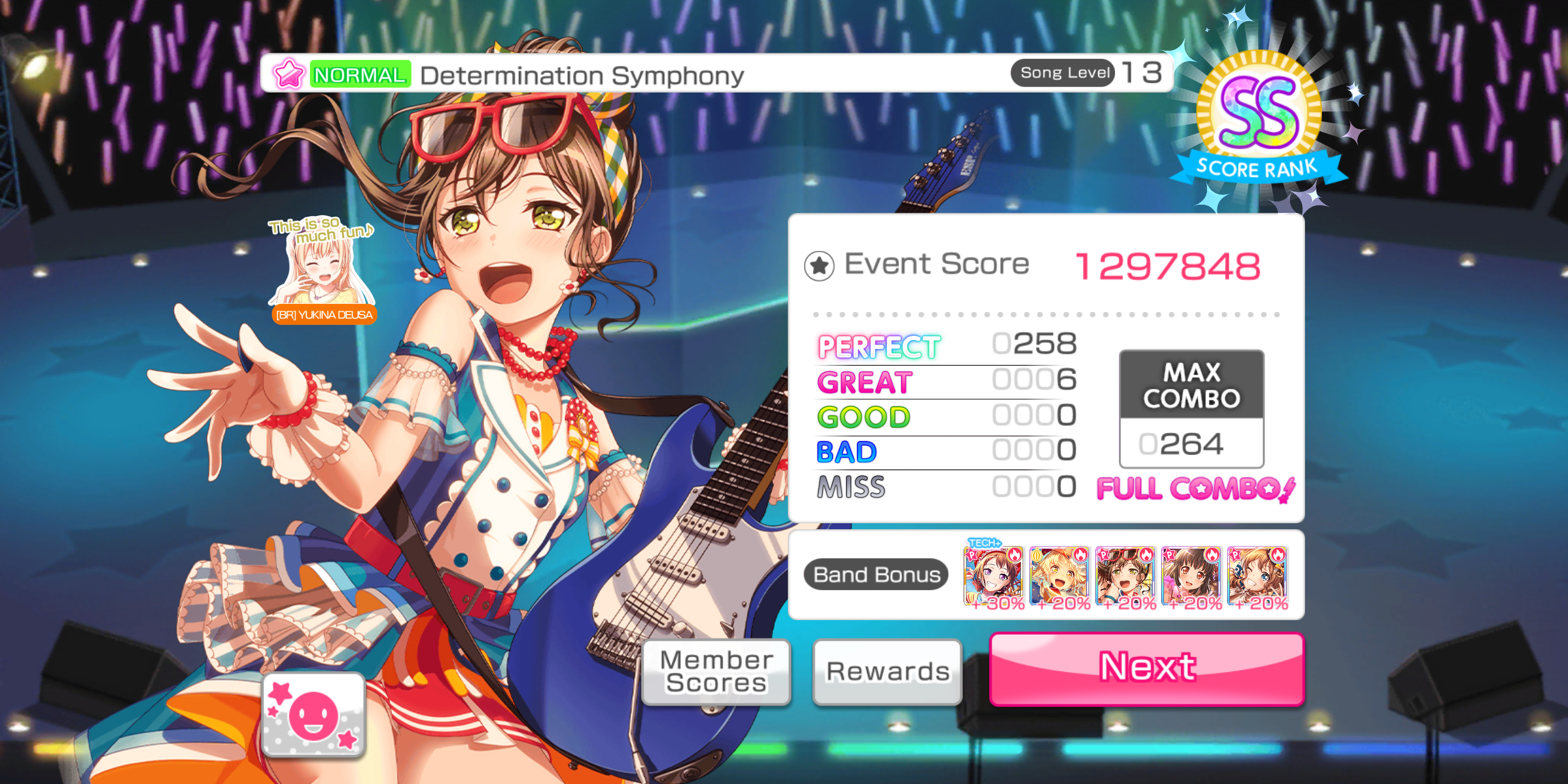This screenshot has height=784, width=1568.
Task: View Member Scores
Action: [x=716, y=671]
